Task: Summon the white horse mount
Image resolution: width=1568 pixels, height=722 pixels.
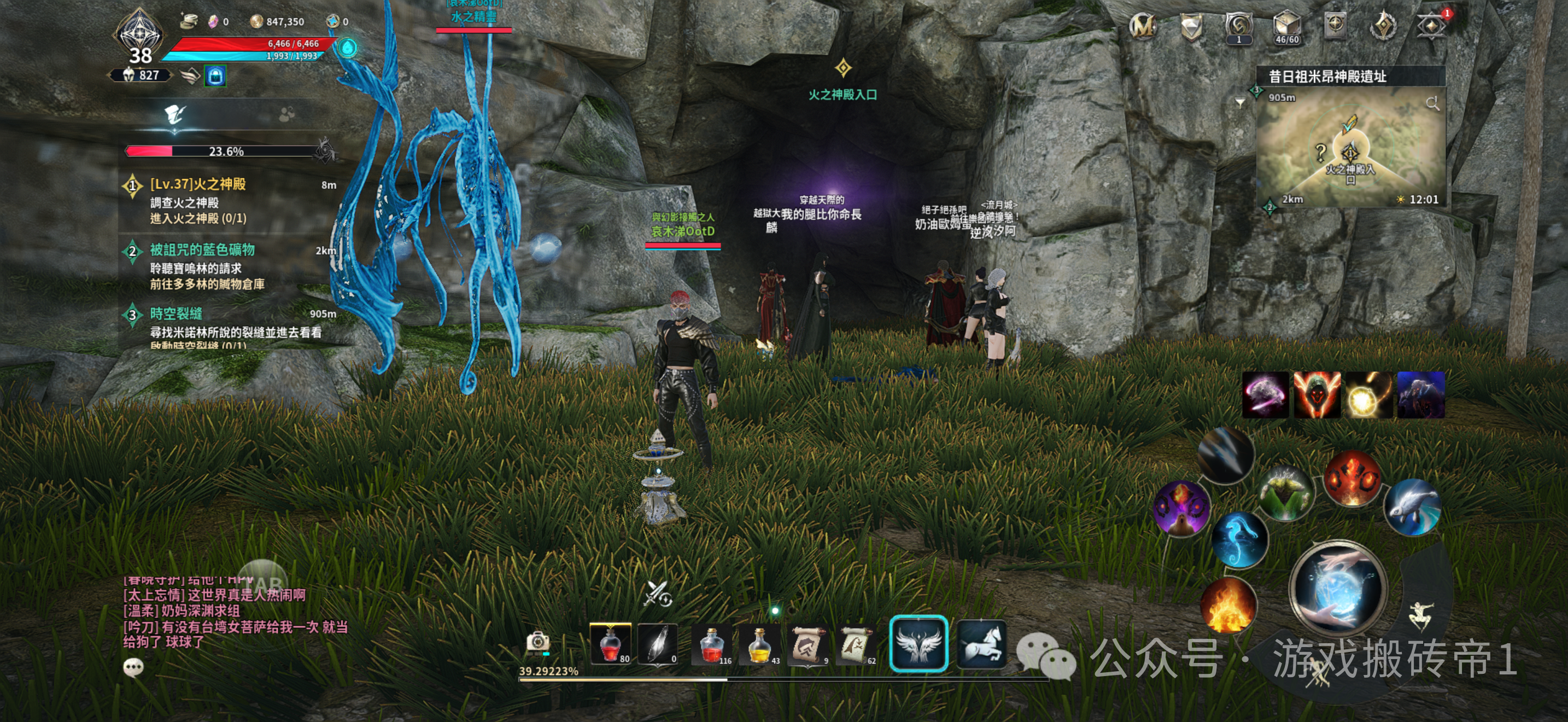Action: point(981,643)
